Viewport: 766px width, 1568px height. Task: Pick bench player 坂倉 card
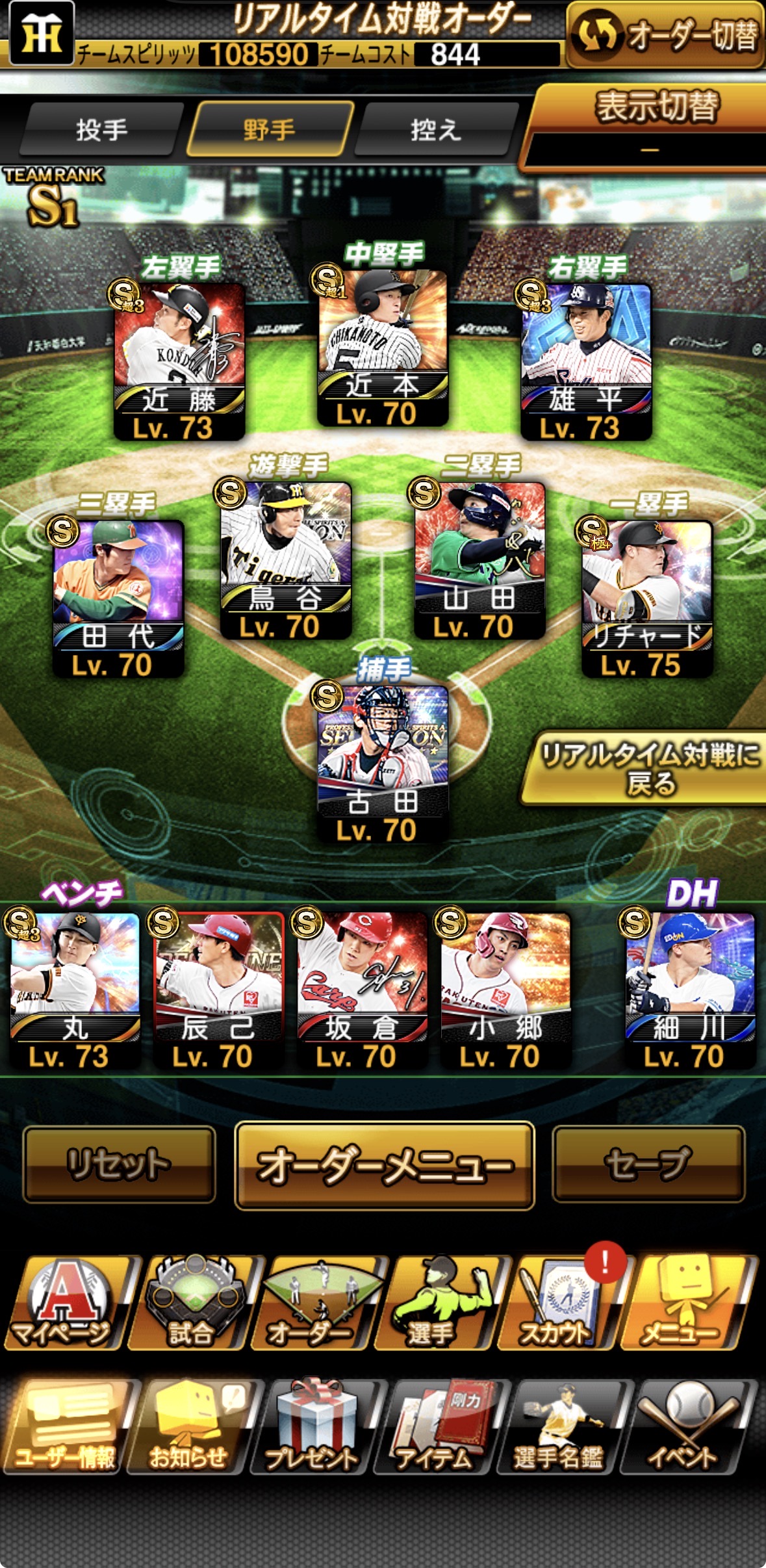click(x=362, y=989)
